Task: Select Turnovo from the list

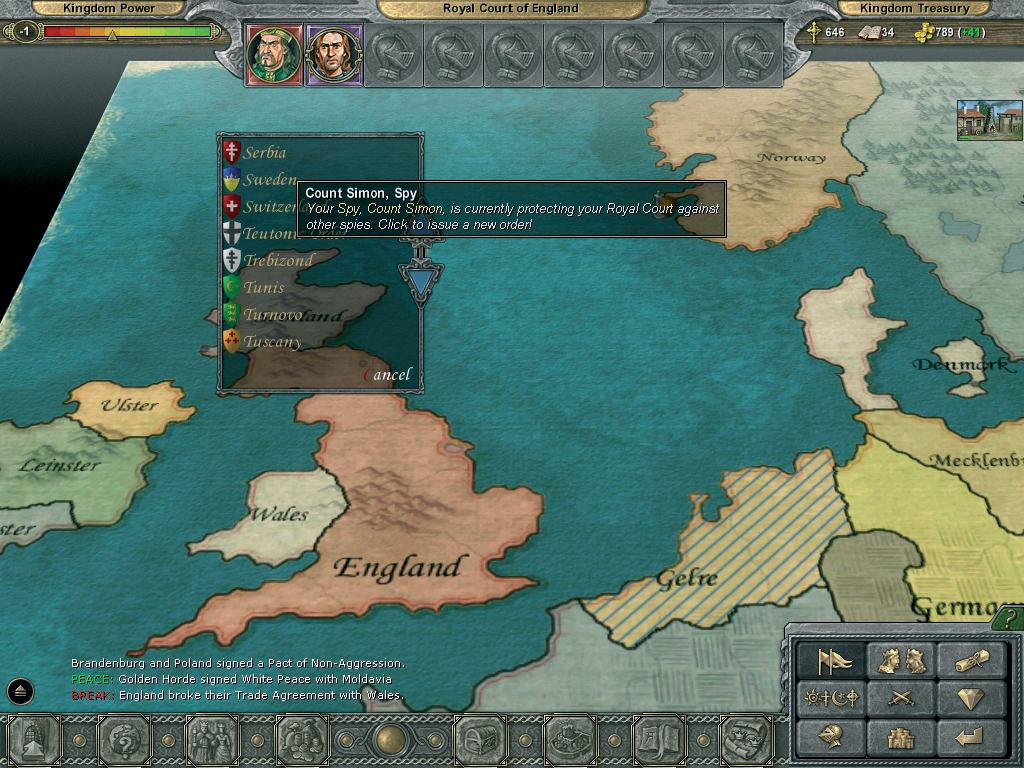Action: tap(272, 315)
